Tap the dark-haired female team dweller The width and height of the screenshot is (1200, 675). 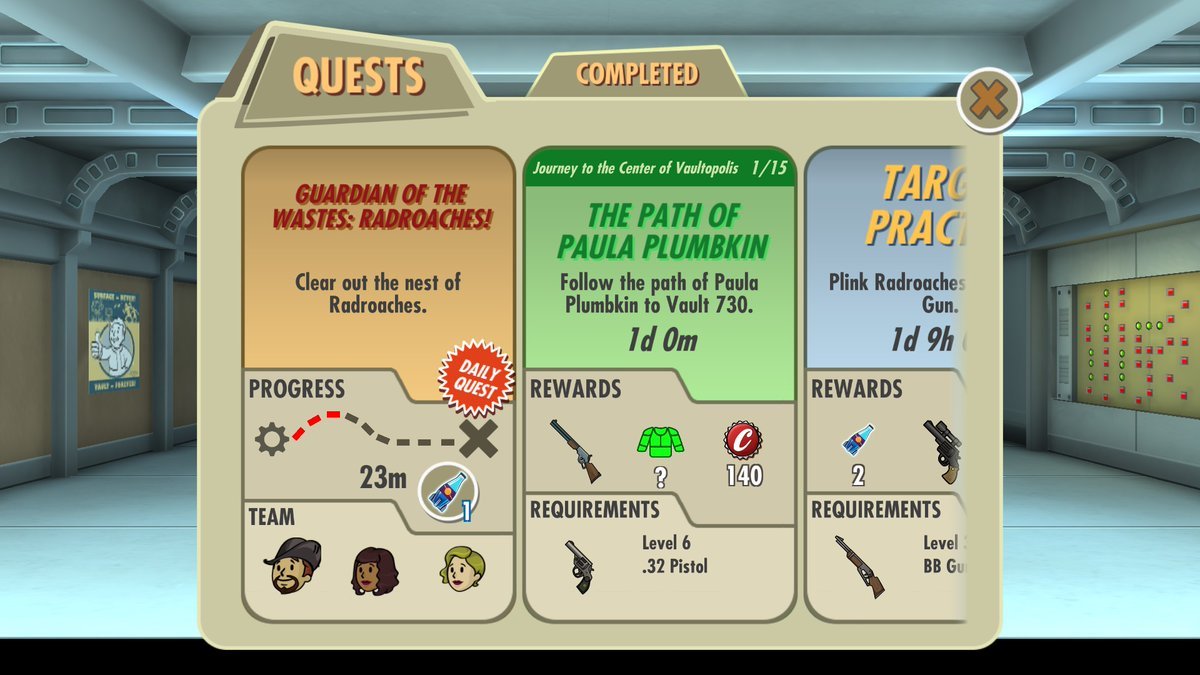(374, 570)
